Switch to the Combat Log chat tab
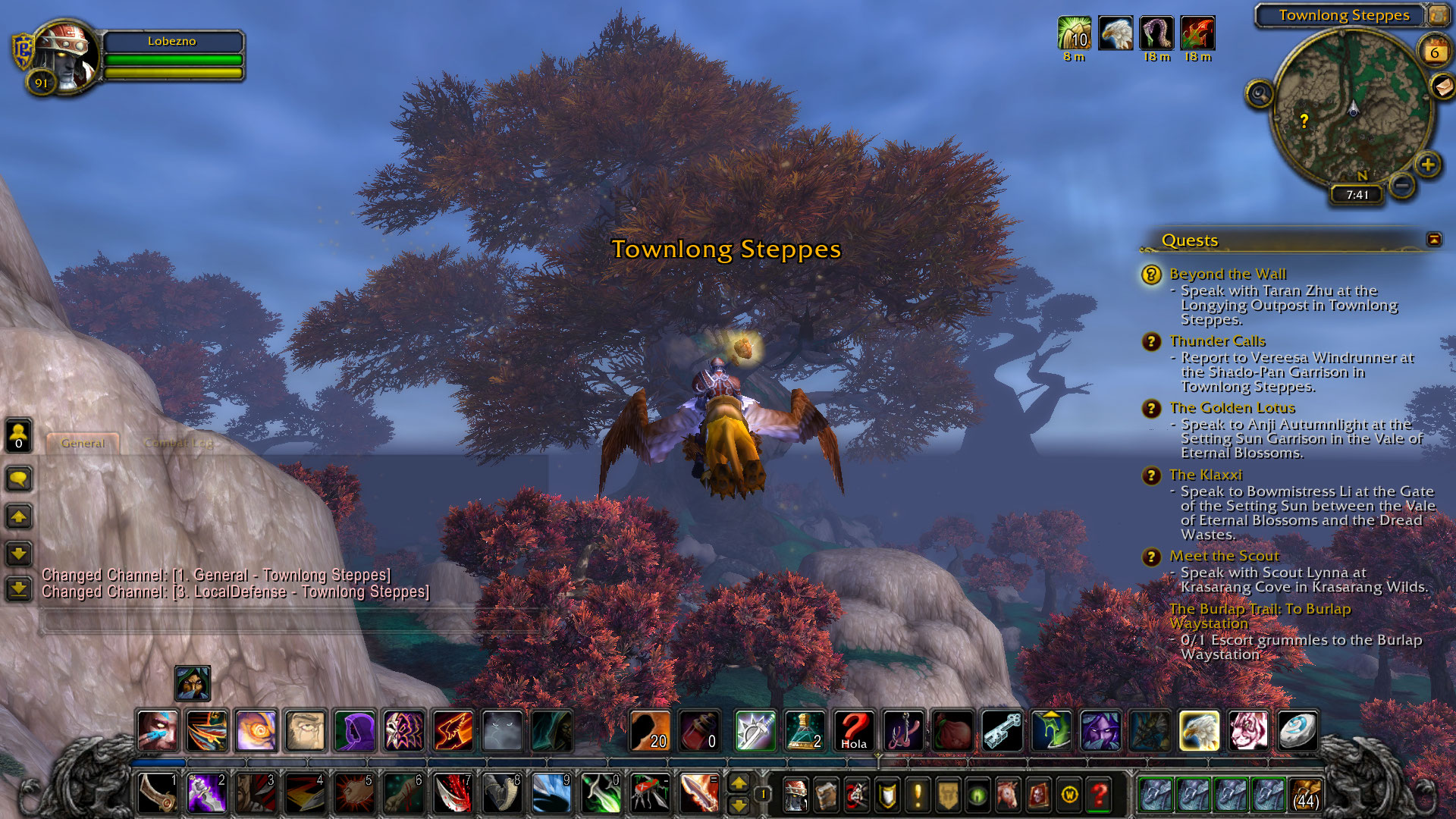1456x819 pixels. 179,443
